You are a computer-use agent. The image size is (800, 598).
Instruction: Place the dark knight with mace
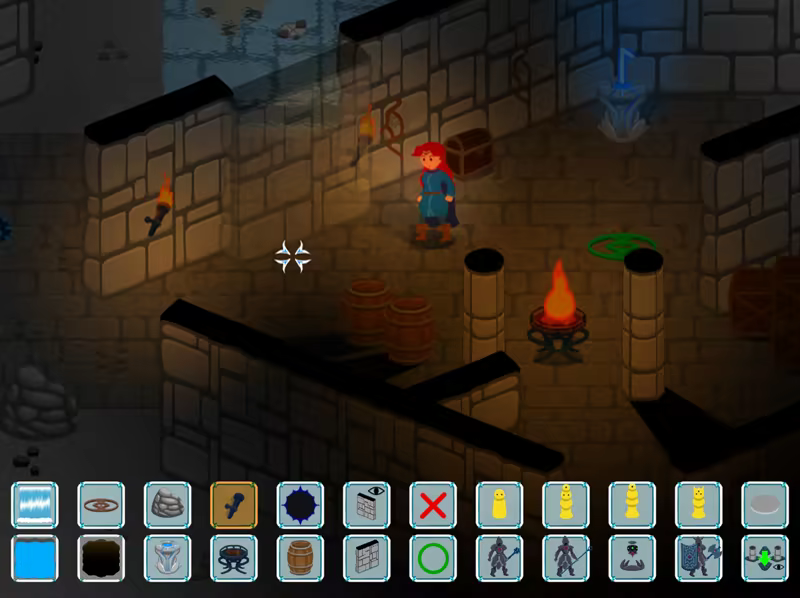click(499, 558)
